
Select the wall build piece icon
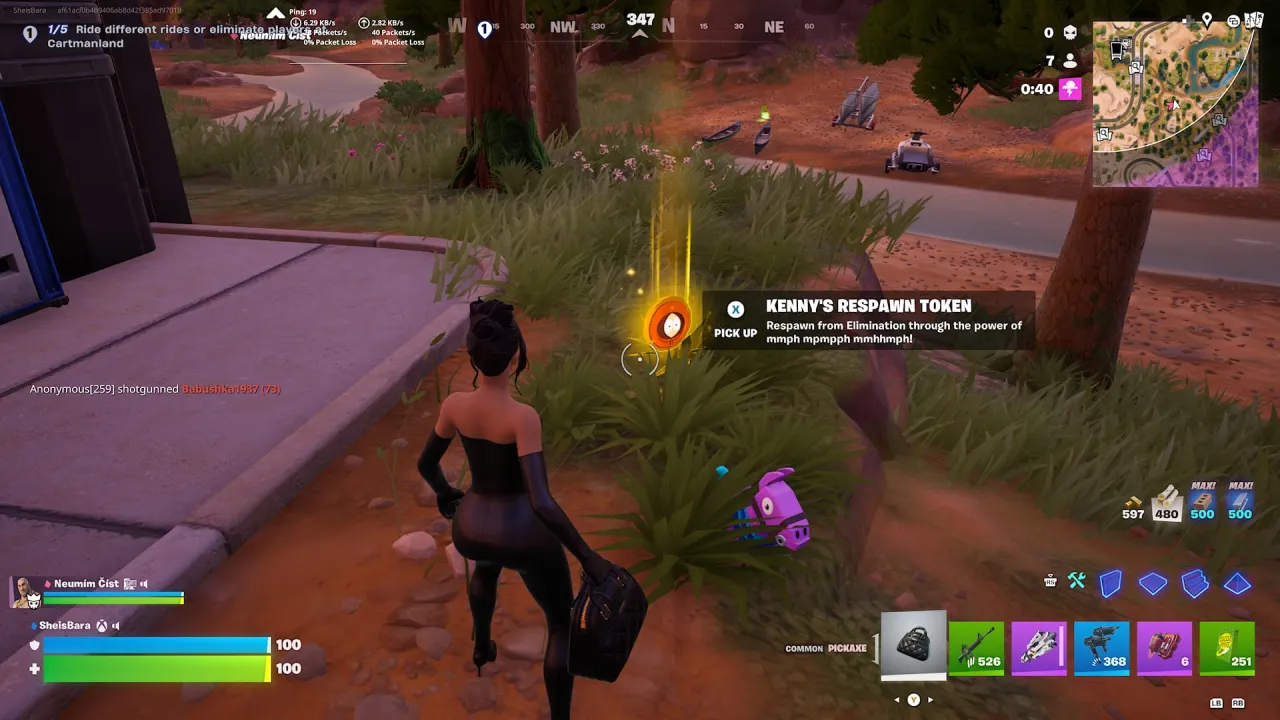[x=1111, y=585]
